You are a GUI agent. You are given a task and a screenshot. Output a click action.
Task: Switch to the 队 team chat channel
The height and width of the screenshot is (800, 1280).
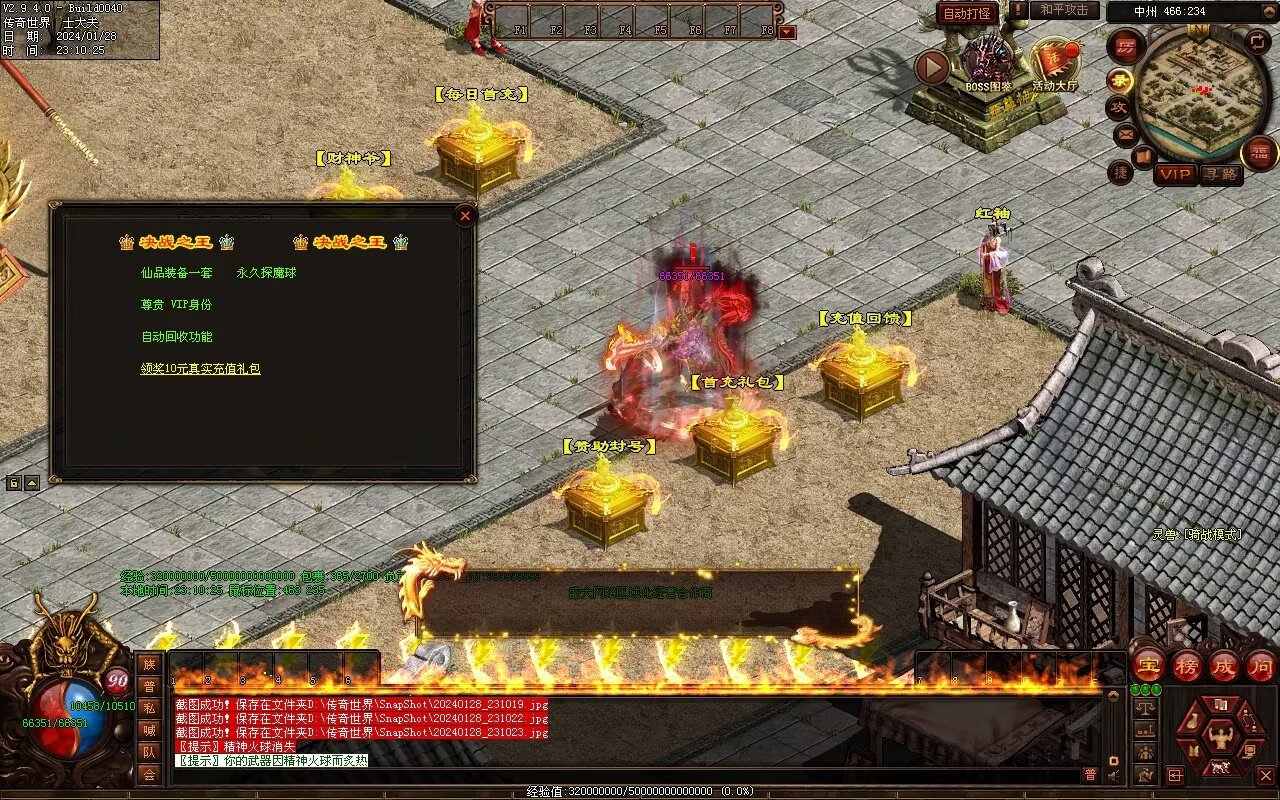pos(149,752)
